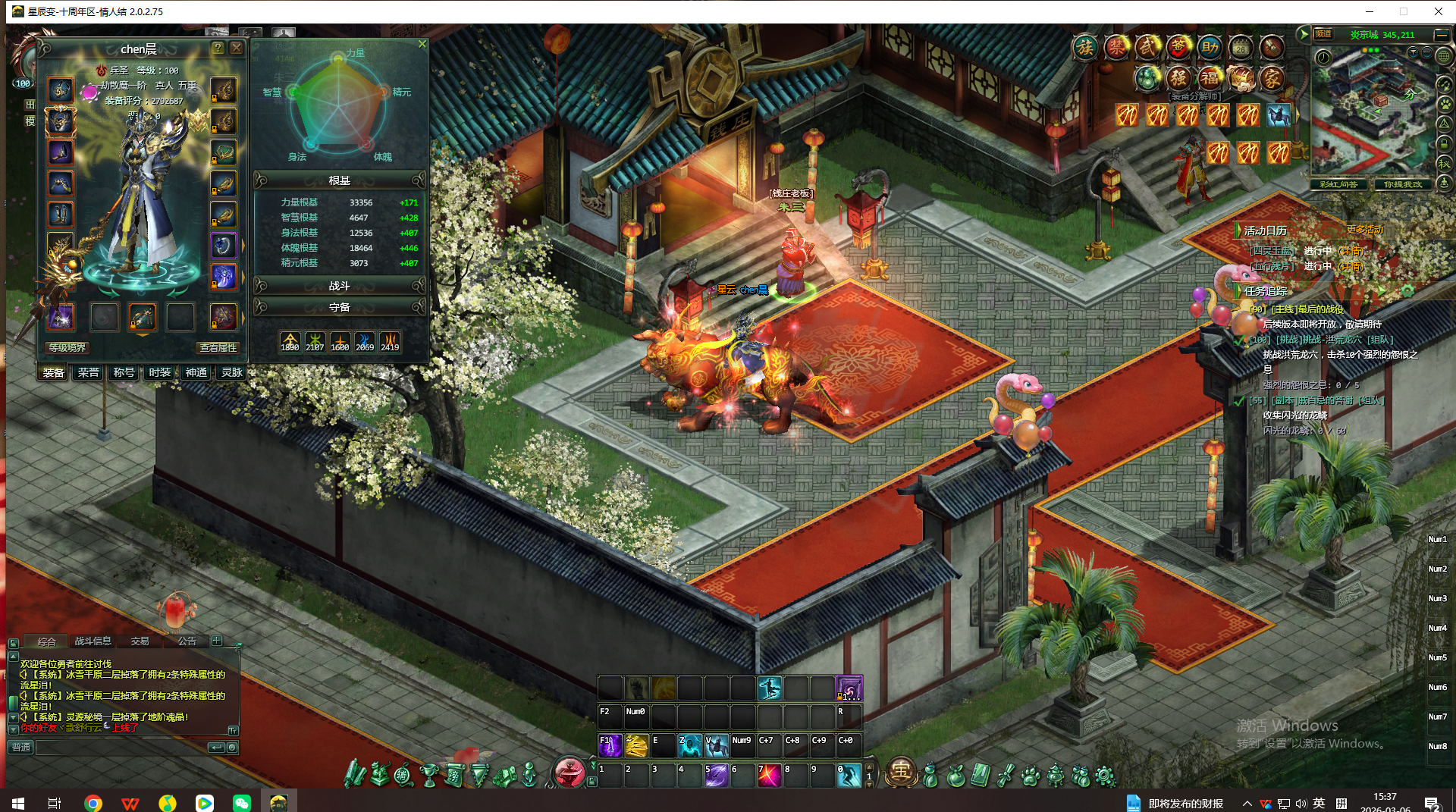This screenshot has height=812, width=1456.
Task: Open the 福 welfare icon
Action: point(1210,77)
